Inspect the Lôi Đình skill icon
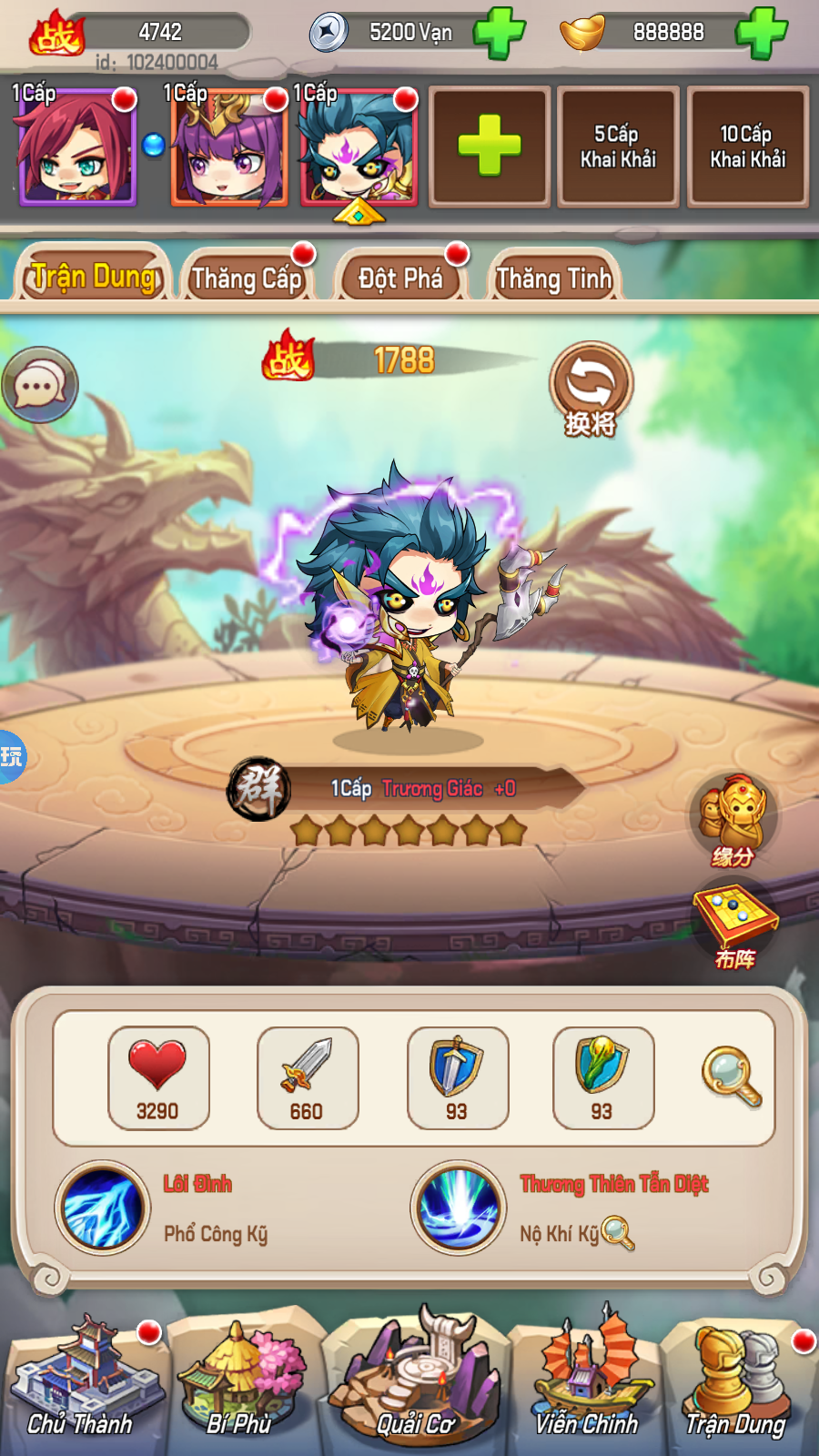Image resolution: width=819 pixels, height=1456 pixels. point(102,1208)
